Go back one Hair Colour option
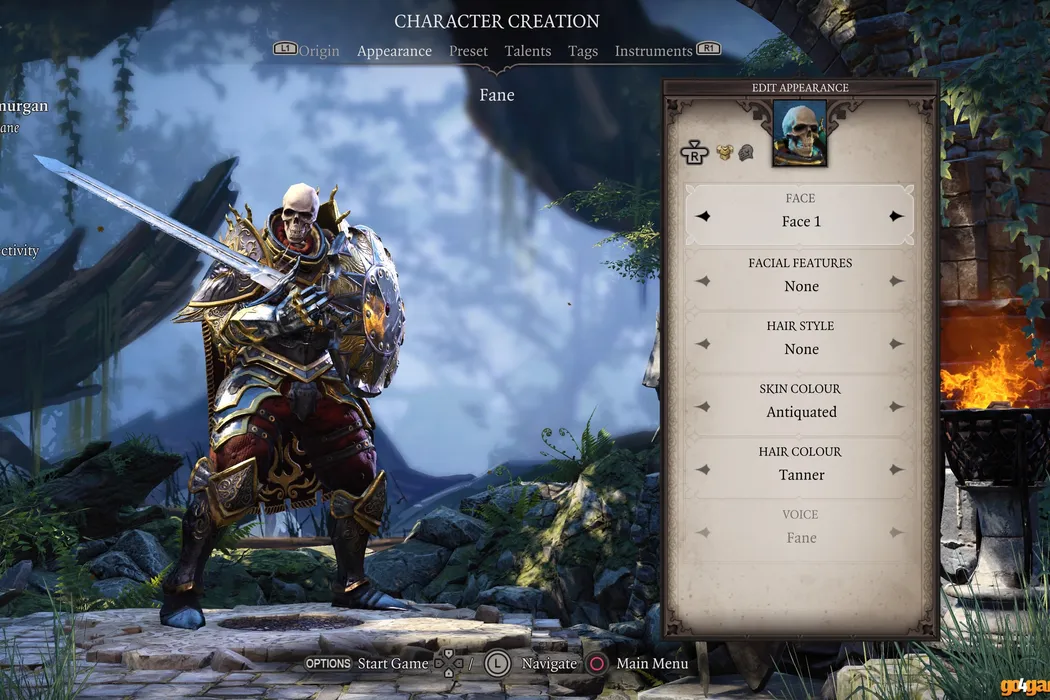Viewport: 1050px width, 700px height. [x=703, y=470]
